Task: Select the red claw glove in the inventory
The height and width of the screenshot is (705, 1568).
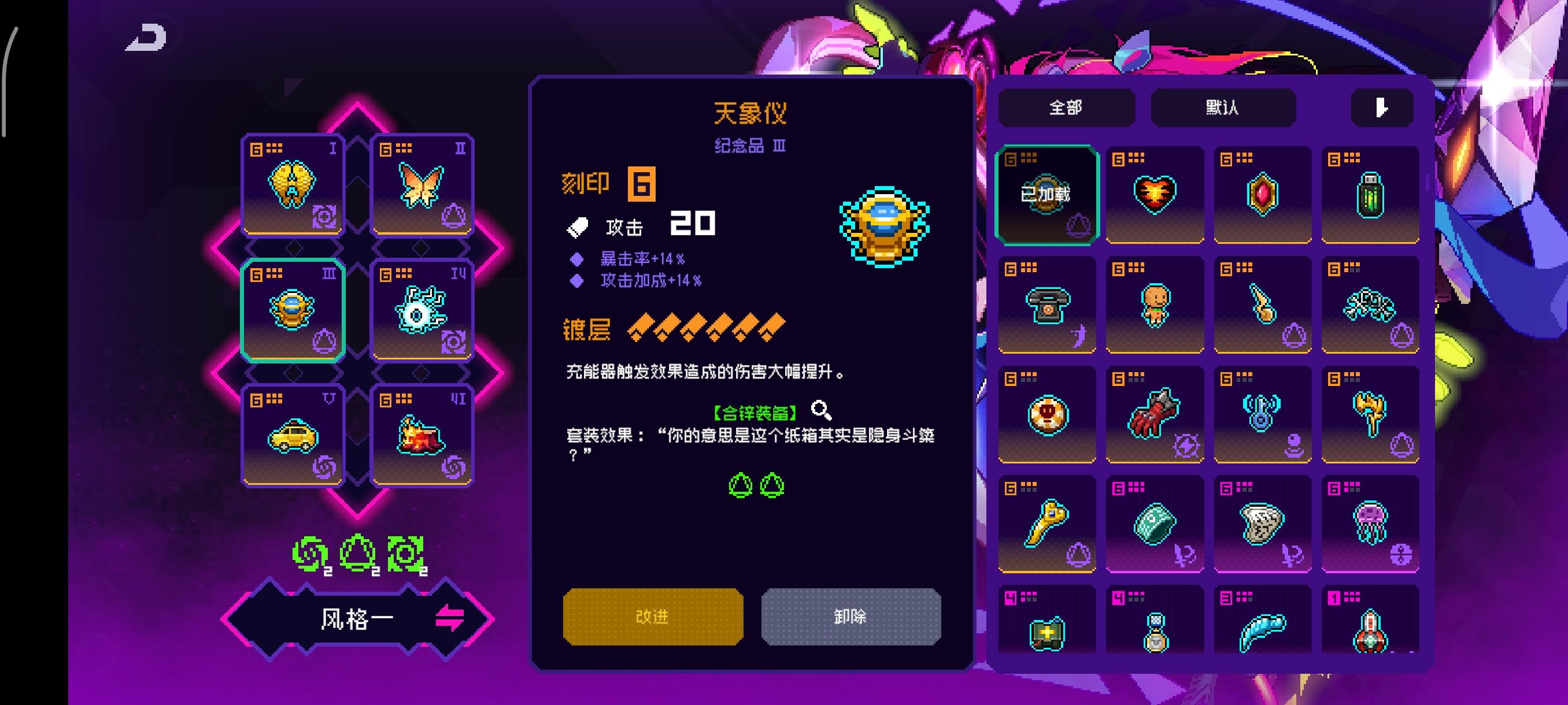Action: pos(1154,415)
